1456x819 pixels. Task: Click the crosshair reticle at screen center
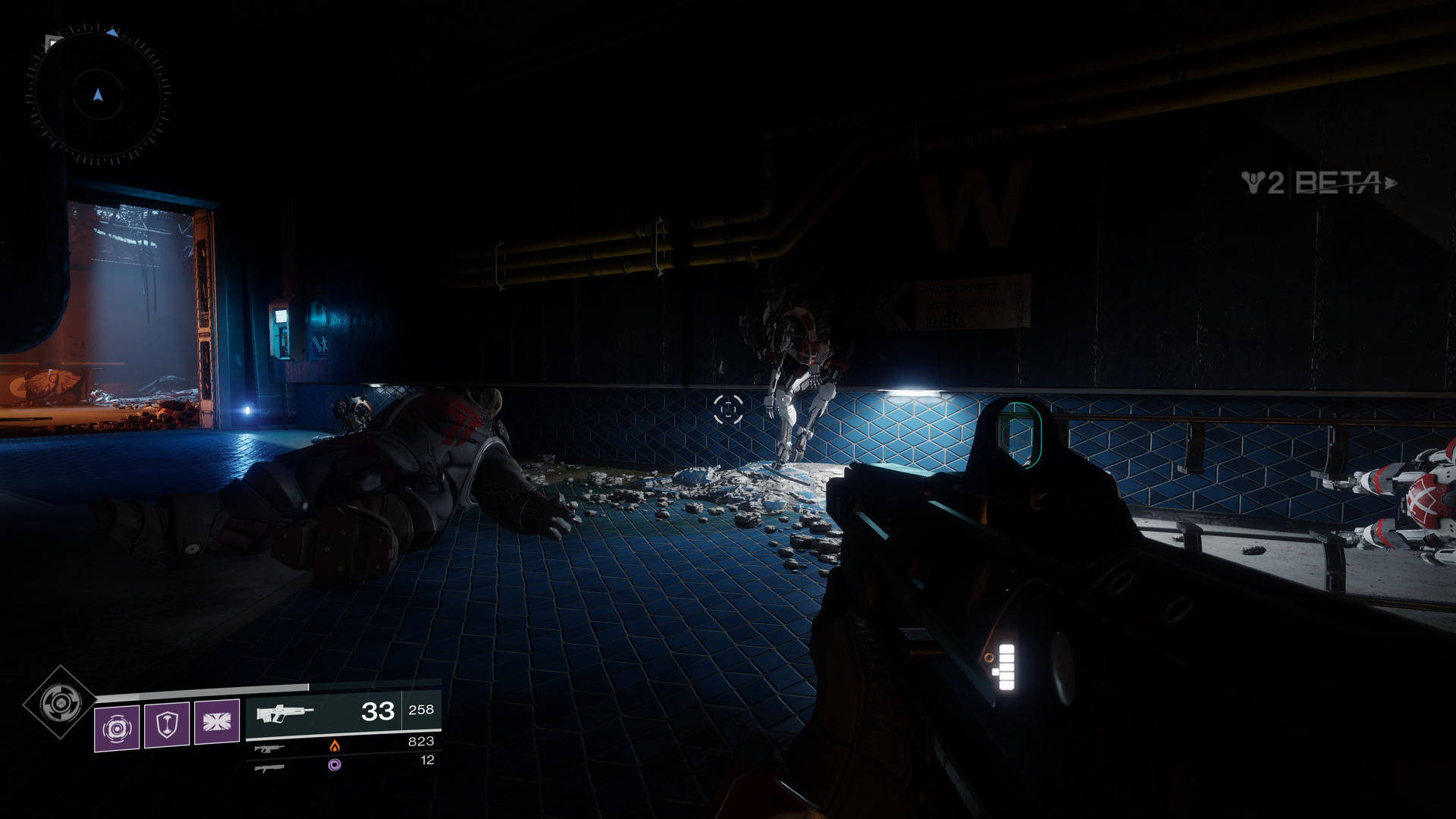coord(728,409)
